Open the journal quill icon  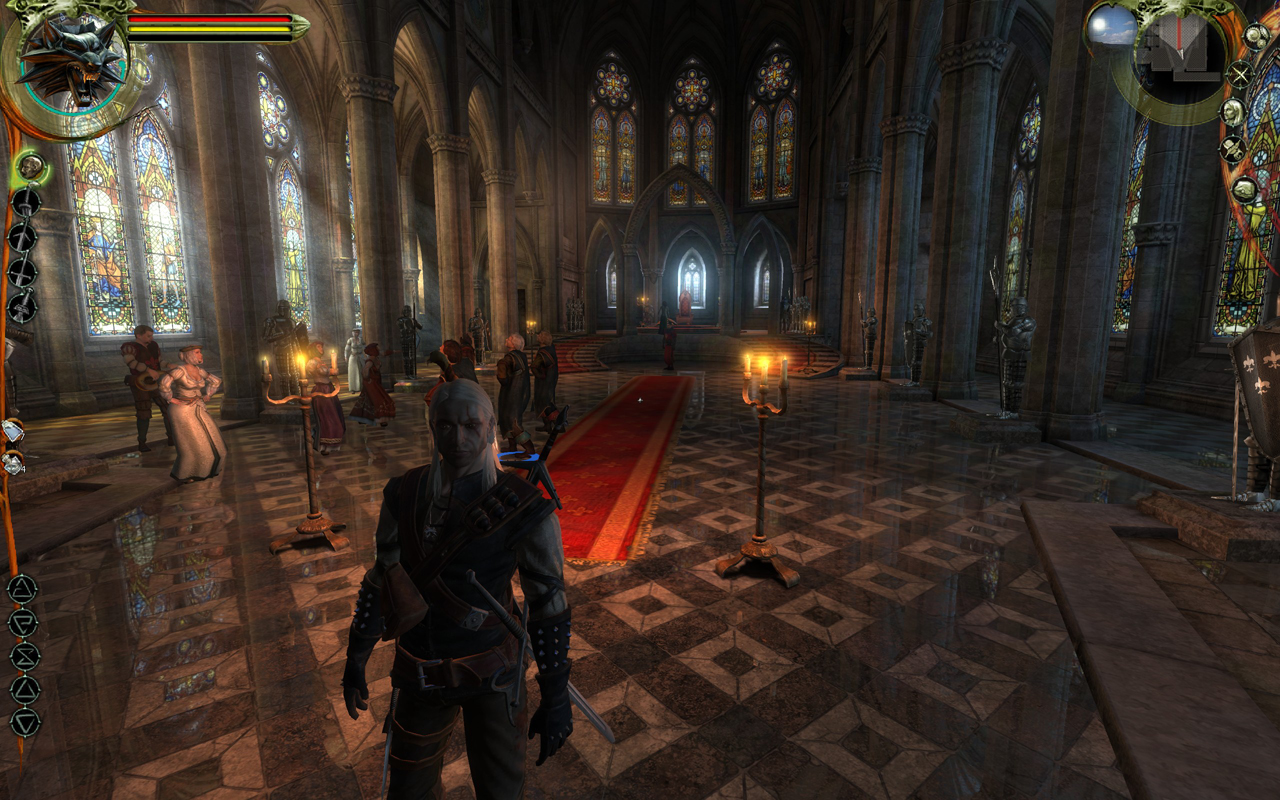click(1232, 150)
